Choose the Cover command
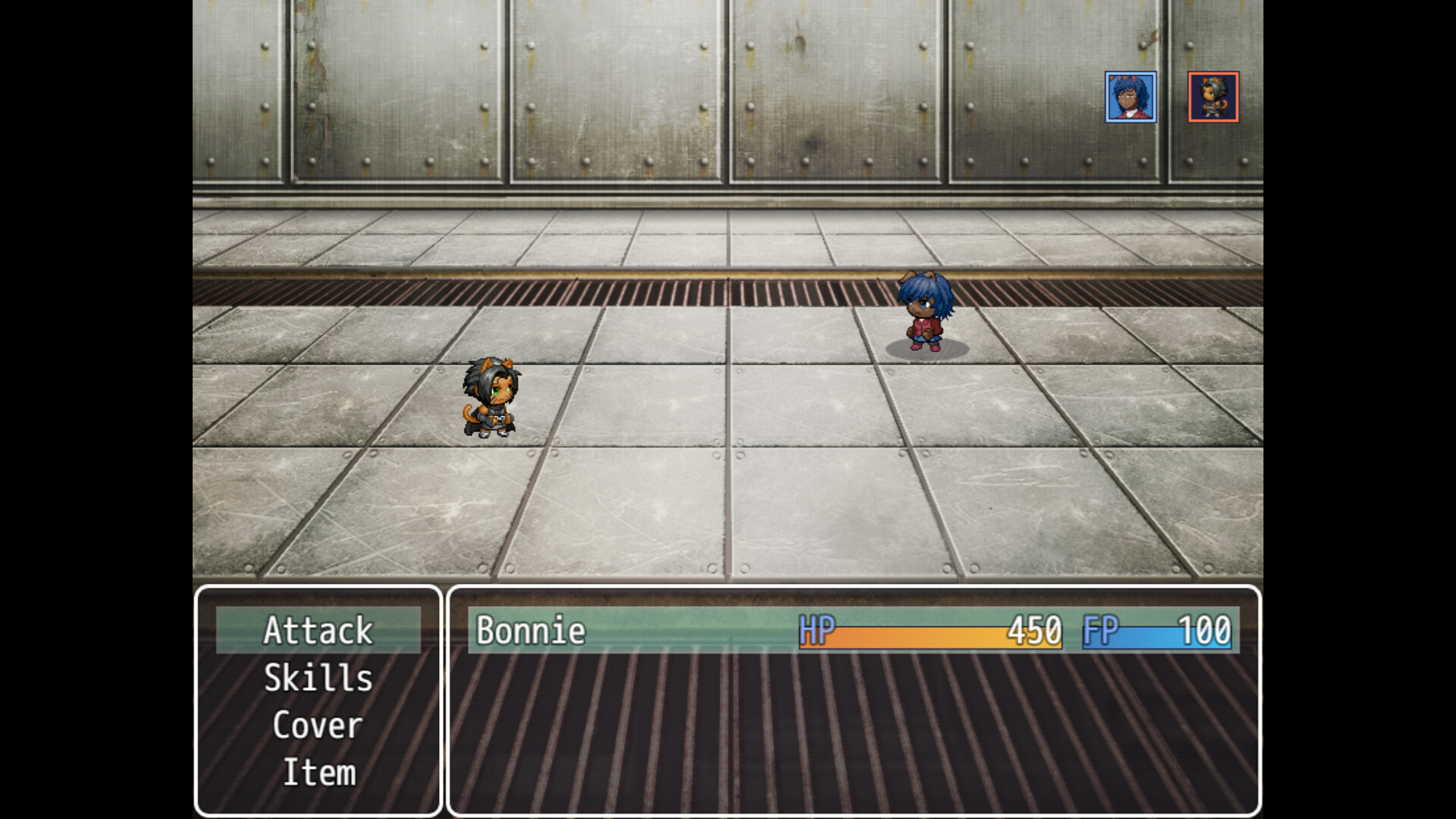Image resolution: width=1456 pixels, height=819 pixels. pyautogui.click(x=318, y=726)
